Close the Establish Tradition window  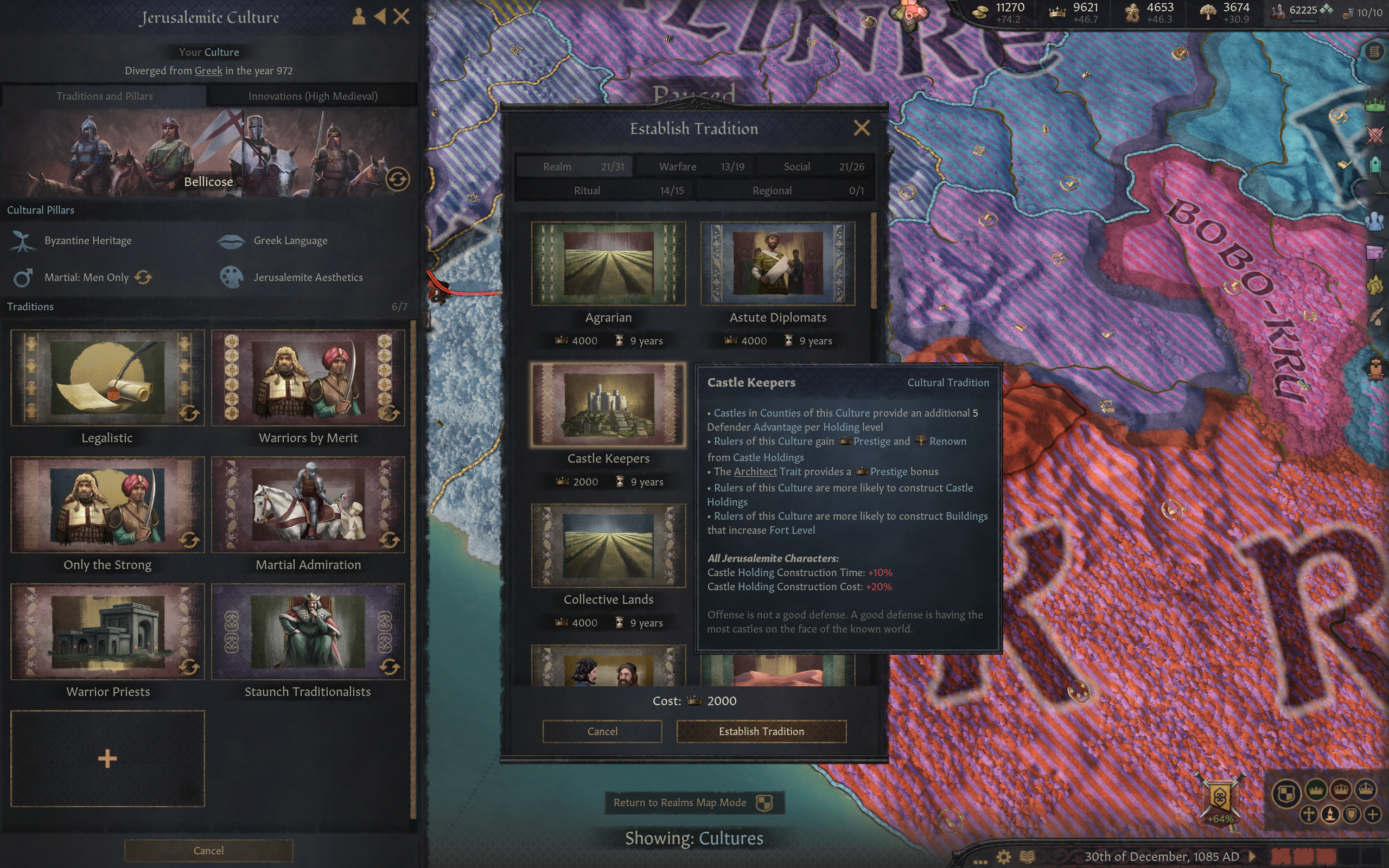click(862, 127)
